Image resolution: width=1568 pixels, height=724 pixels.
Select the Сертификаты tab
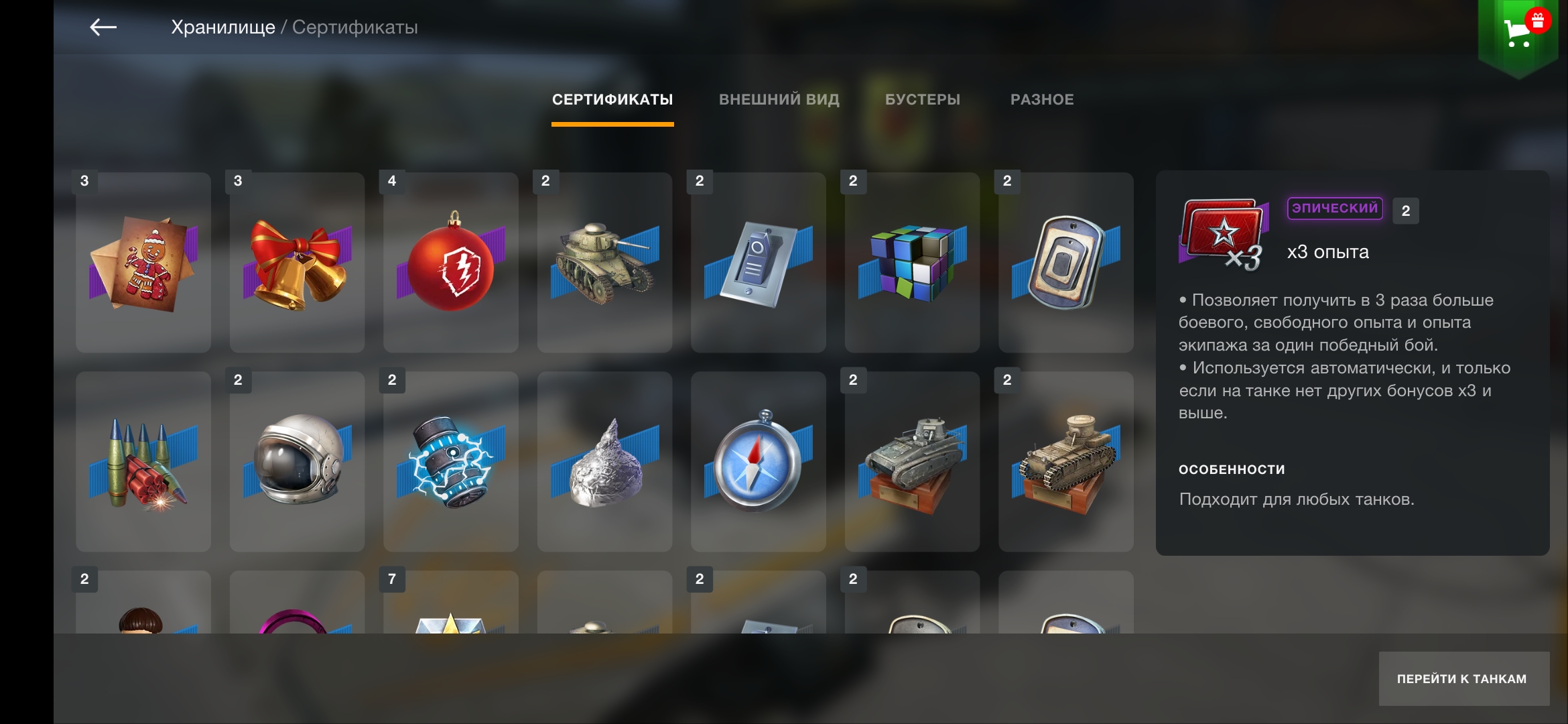click(x=612, y=100)
